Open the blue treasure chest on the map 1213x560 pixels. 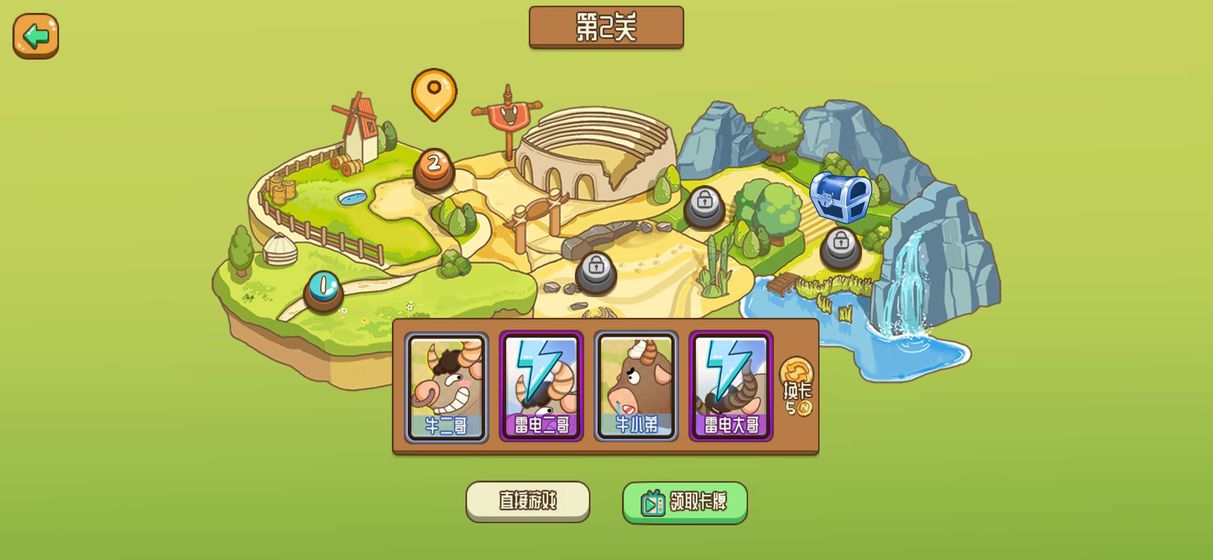(x=840, y=196)
